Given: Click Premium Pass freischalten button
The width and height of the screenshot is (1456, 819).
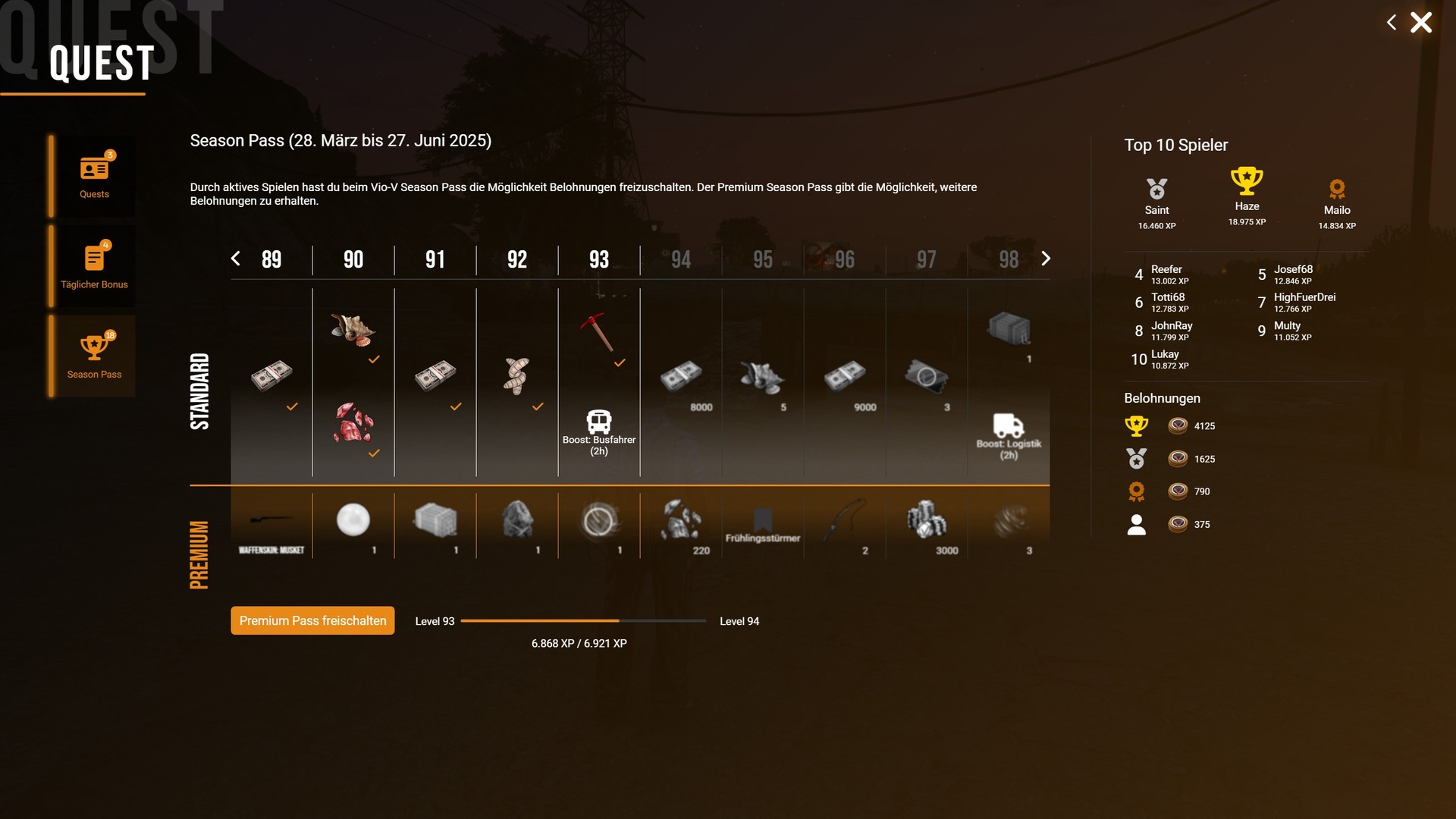Looking at the screenshot, I should tap(312, 620).
